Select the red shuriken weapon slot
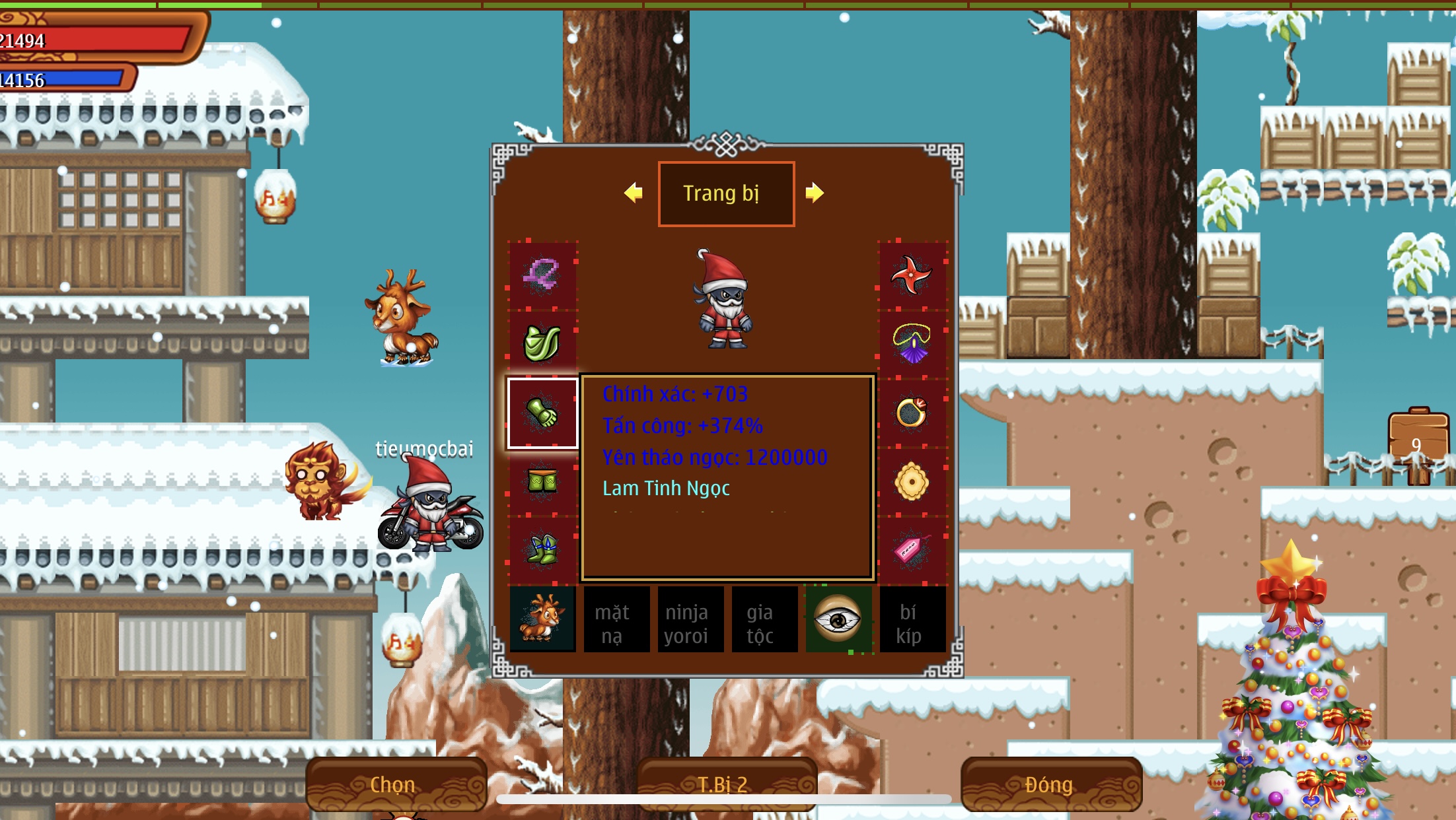The image size is (1456, 820). (912, 275)
